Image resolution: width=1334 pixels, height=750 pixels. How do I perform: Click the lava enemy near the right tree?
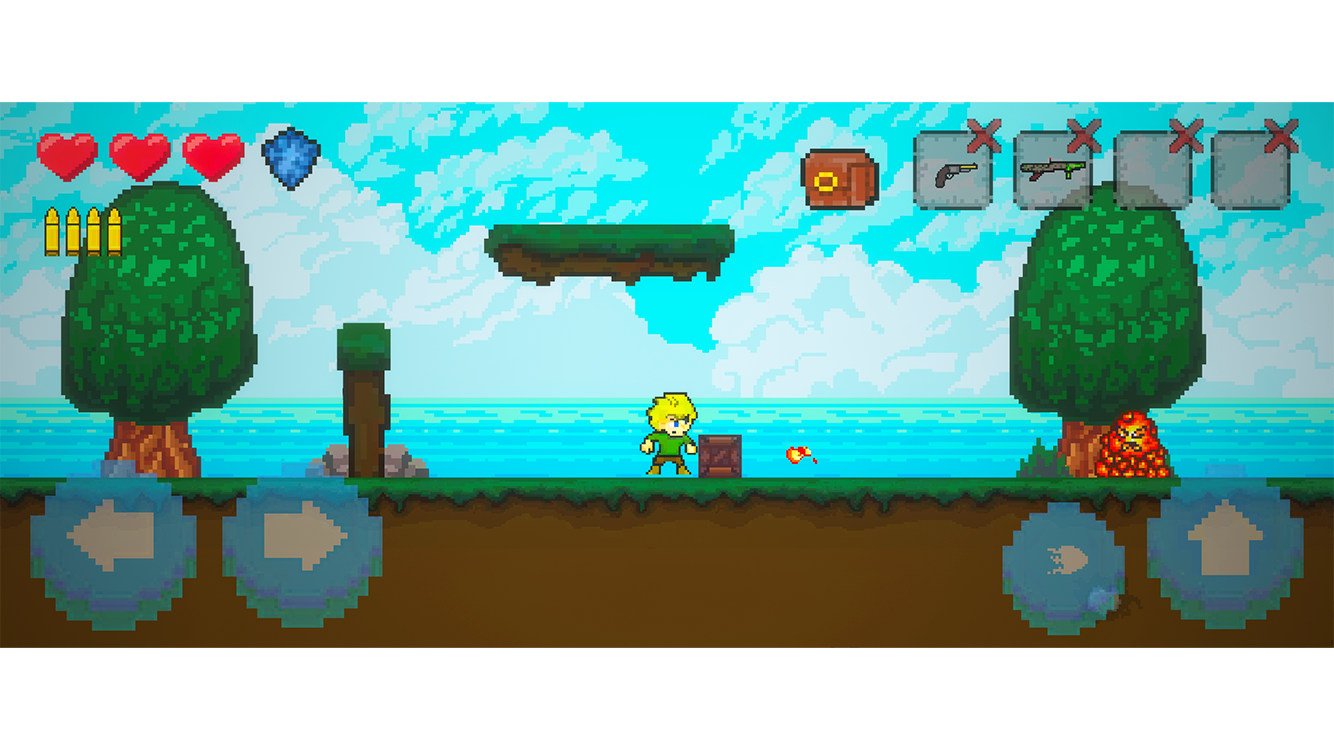click(1133, 447)
